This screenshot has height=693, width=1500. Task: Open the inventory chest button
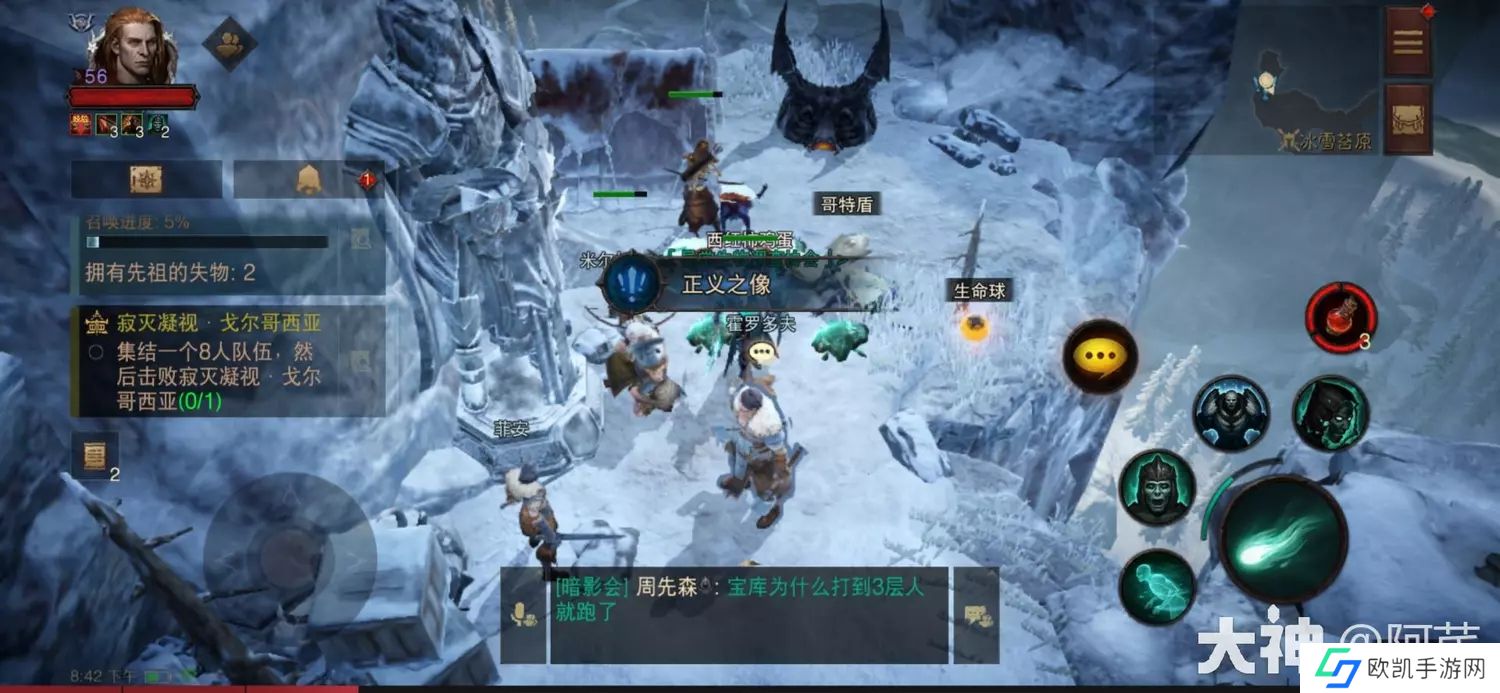(x=1408, y=118)
